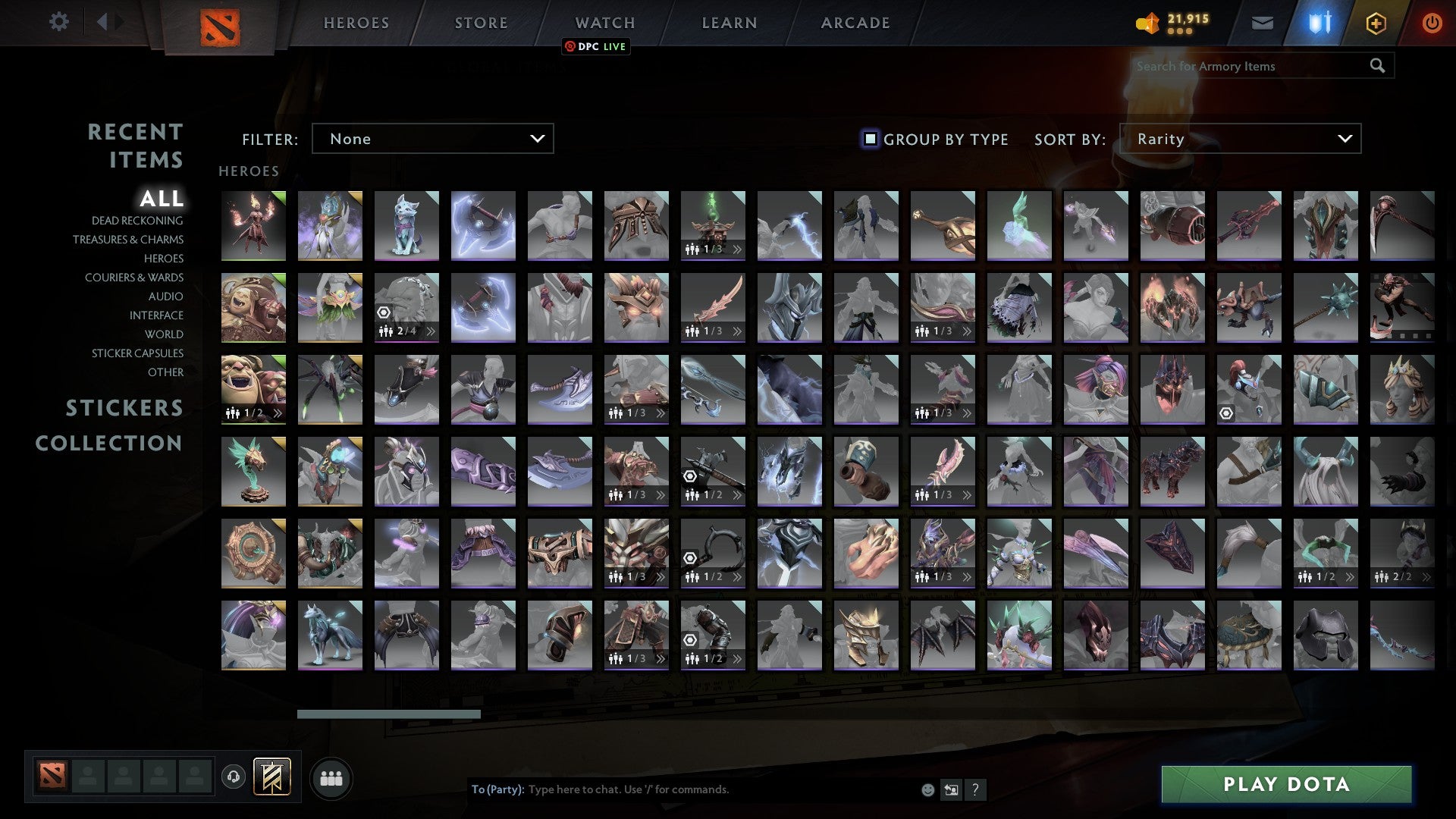Viewport: 1456px width, 819px height.
Task: Click the power/quit icon
Action: [x=1432, y=23]
